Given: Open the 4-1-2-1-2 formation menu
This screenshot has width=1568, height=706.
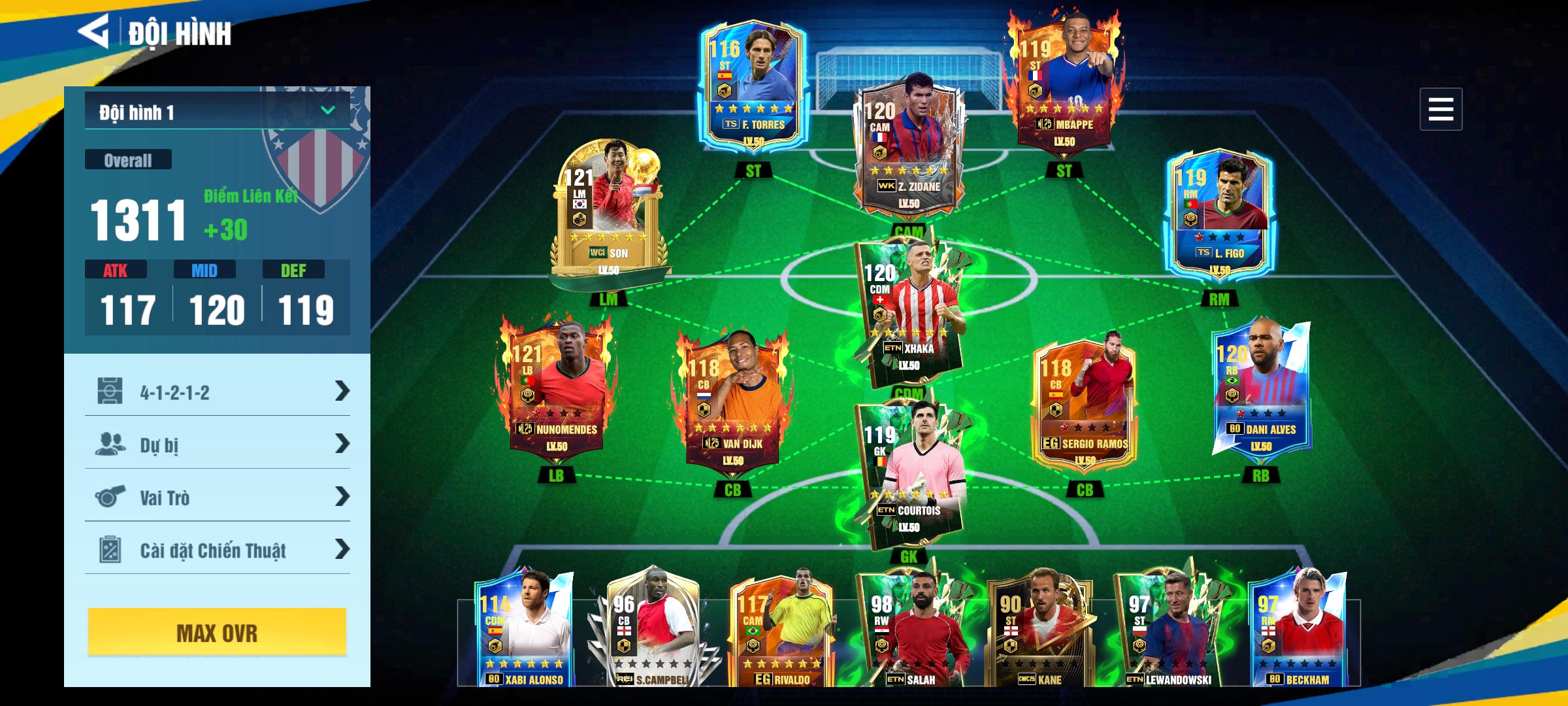Looking at the screenshot, I should pos(217,392).
